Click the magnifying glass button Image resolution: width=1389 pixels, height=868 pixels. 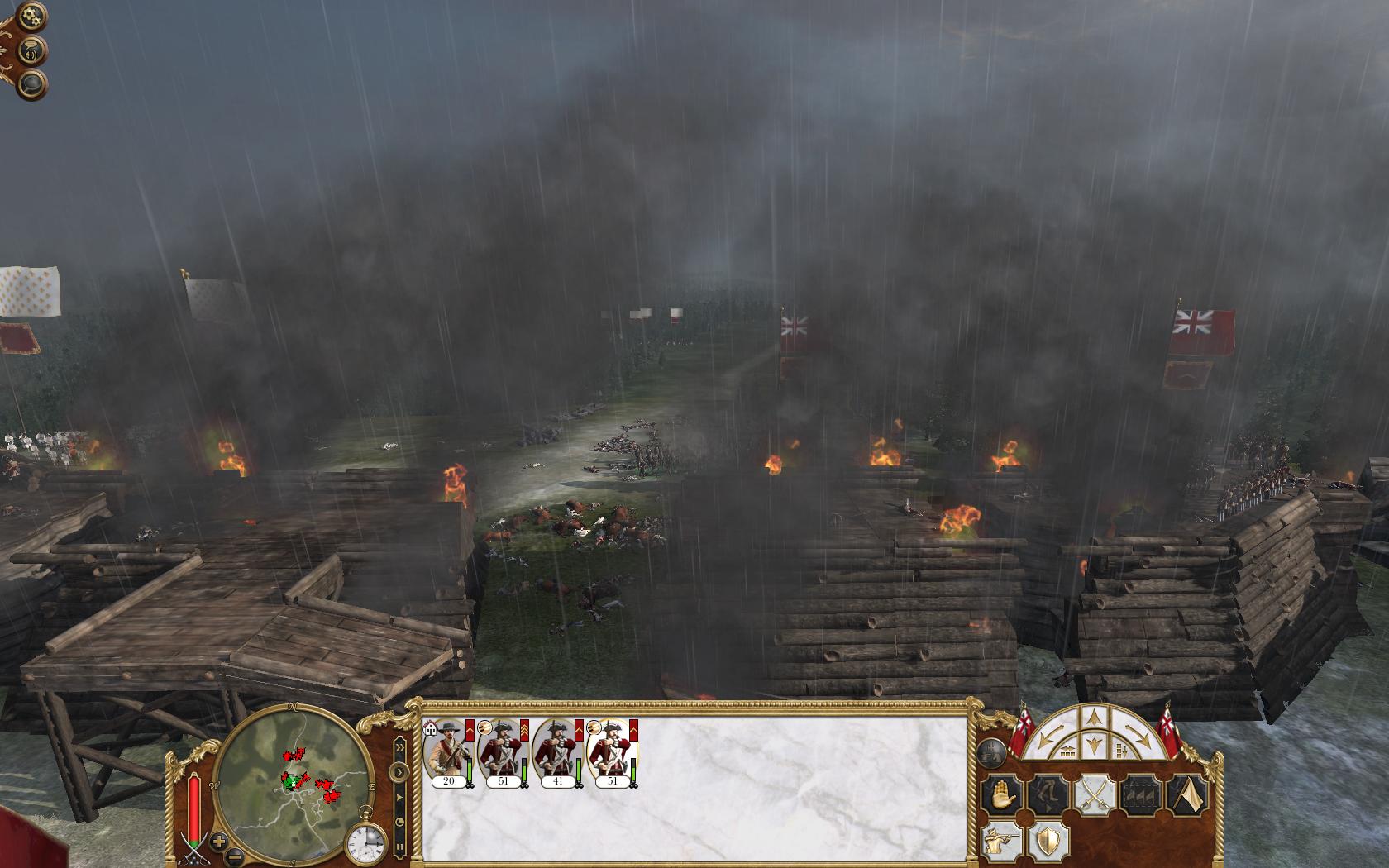(32, 84)
